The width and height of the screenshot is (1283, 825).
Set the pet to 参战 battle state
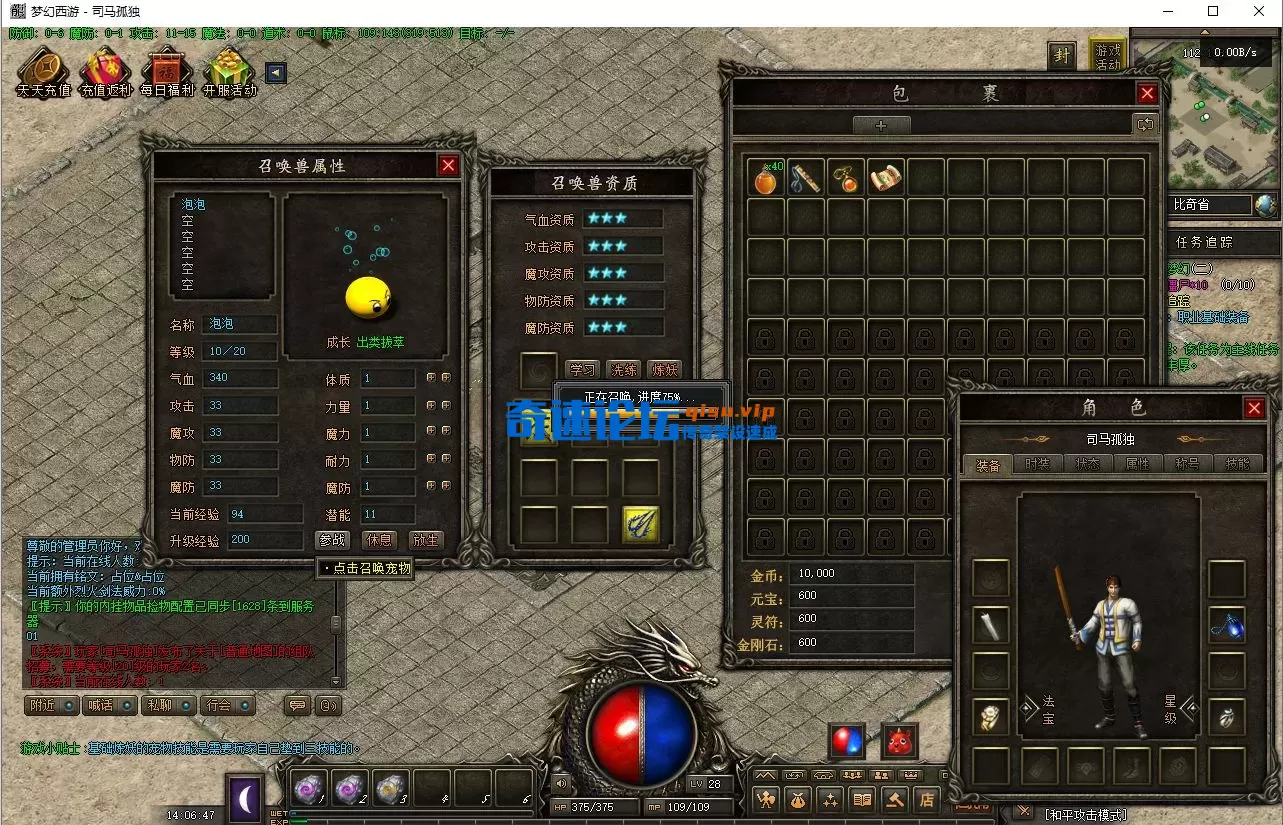[331, 540]
